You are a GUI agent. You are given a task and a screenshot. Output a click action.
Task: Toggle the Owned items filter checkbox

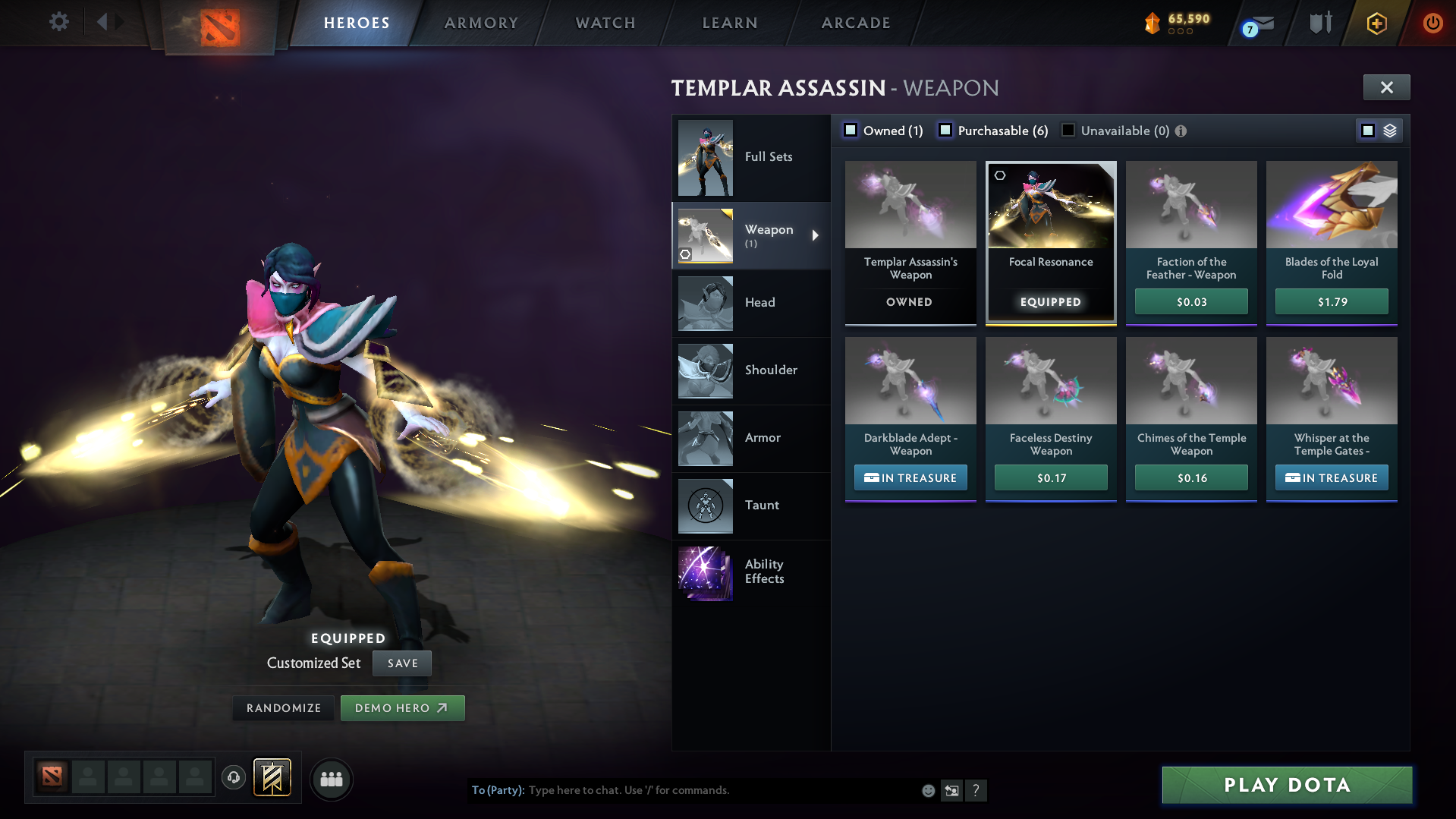851,130
